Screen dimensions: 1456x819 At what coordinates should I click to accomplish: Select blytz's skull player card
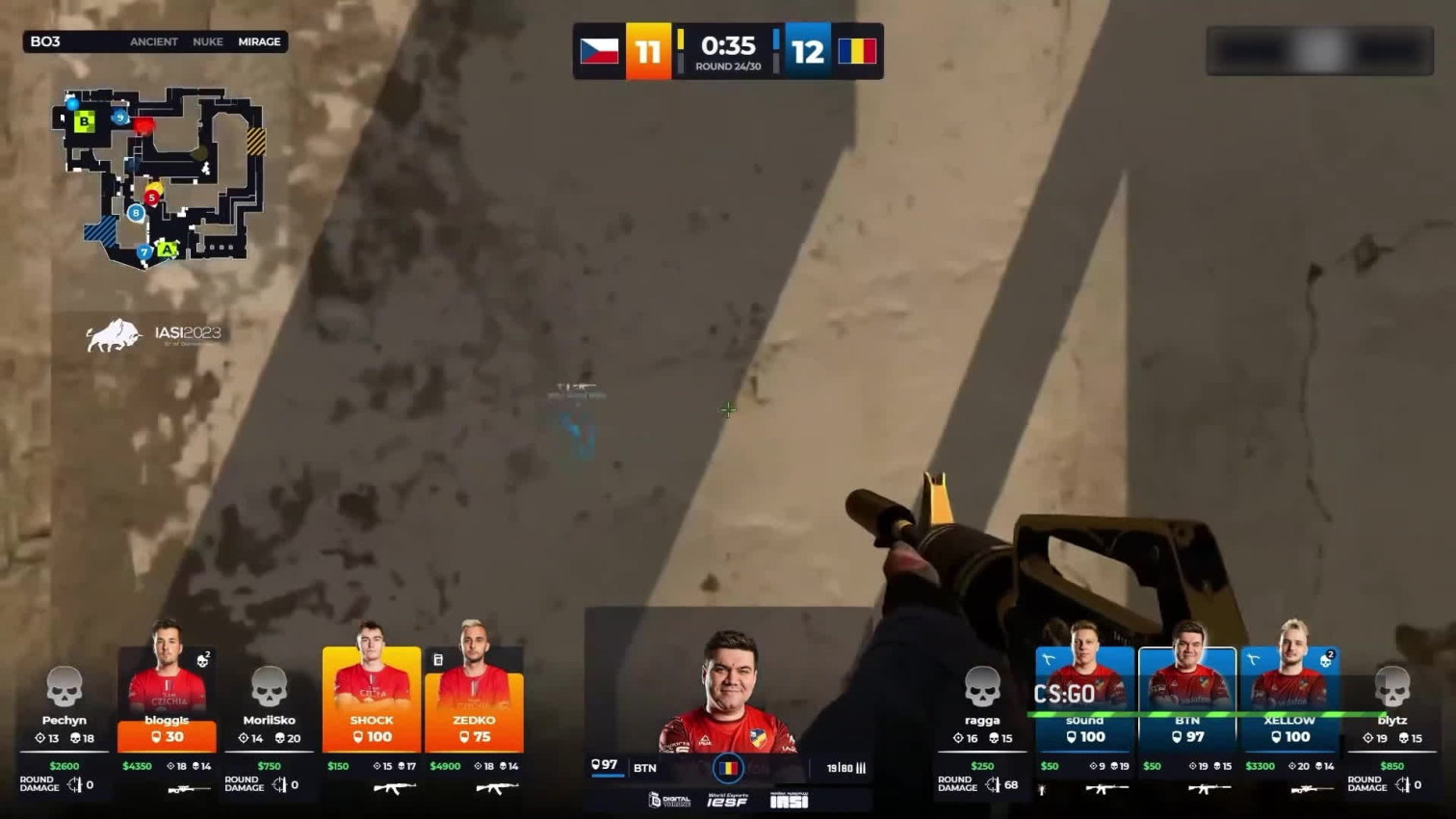[1392, 688]
